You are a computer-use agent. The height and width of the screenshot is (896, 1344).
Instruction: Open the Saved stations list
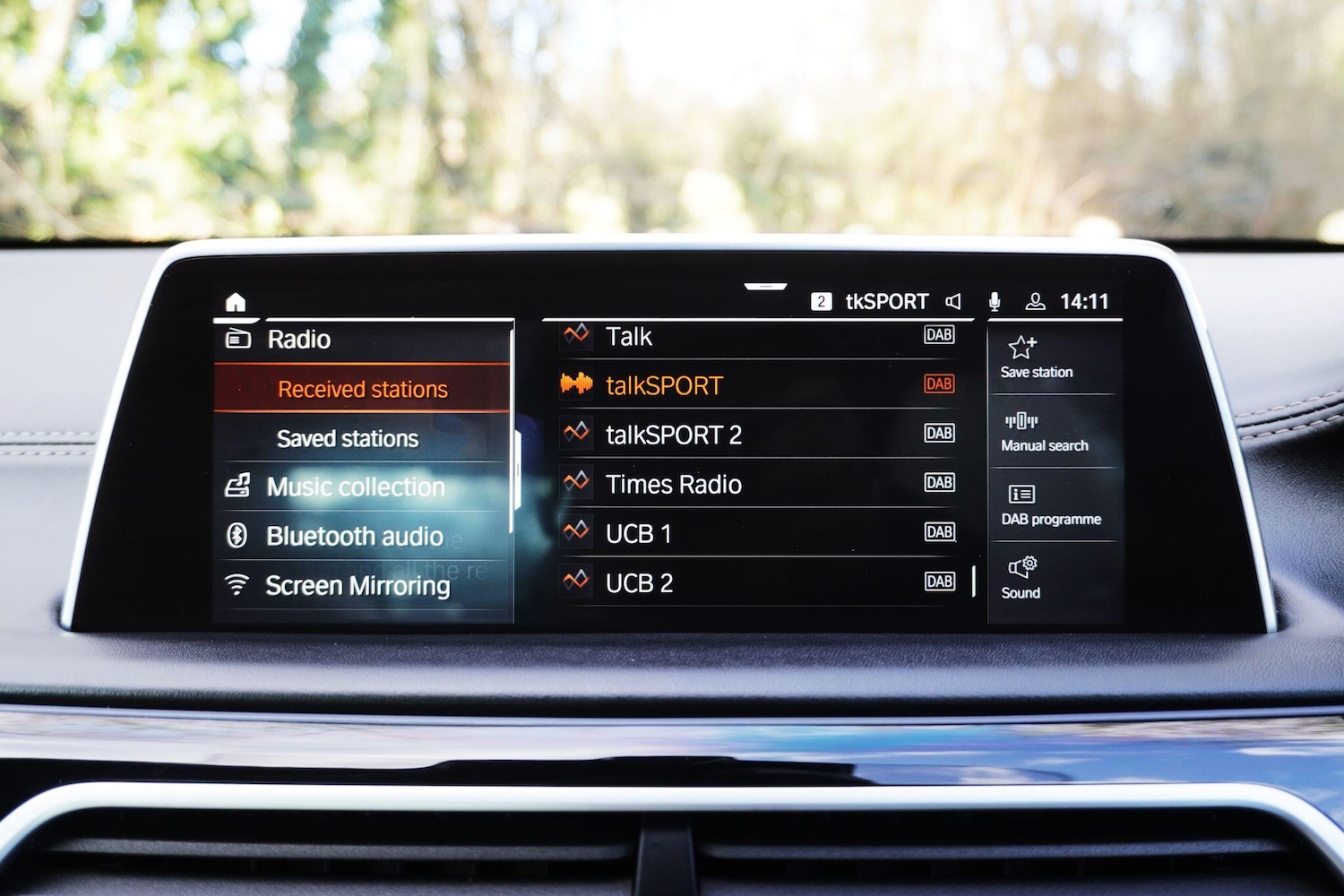coord(348,438)
